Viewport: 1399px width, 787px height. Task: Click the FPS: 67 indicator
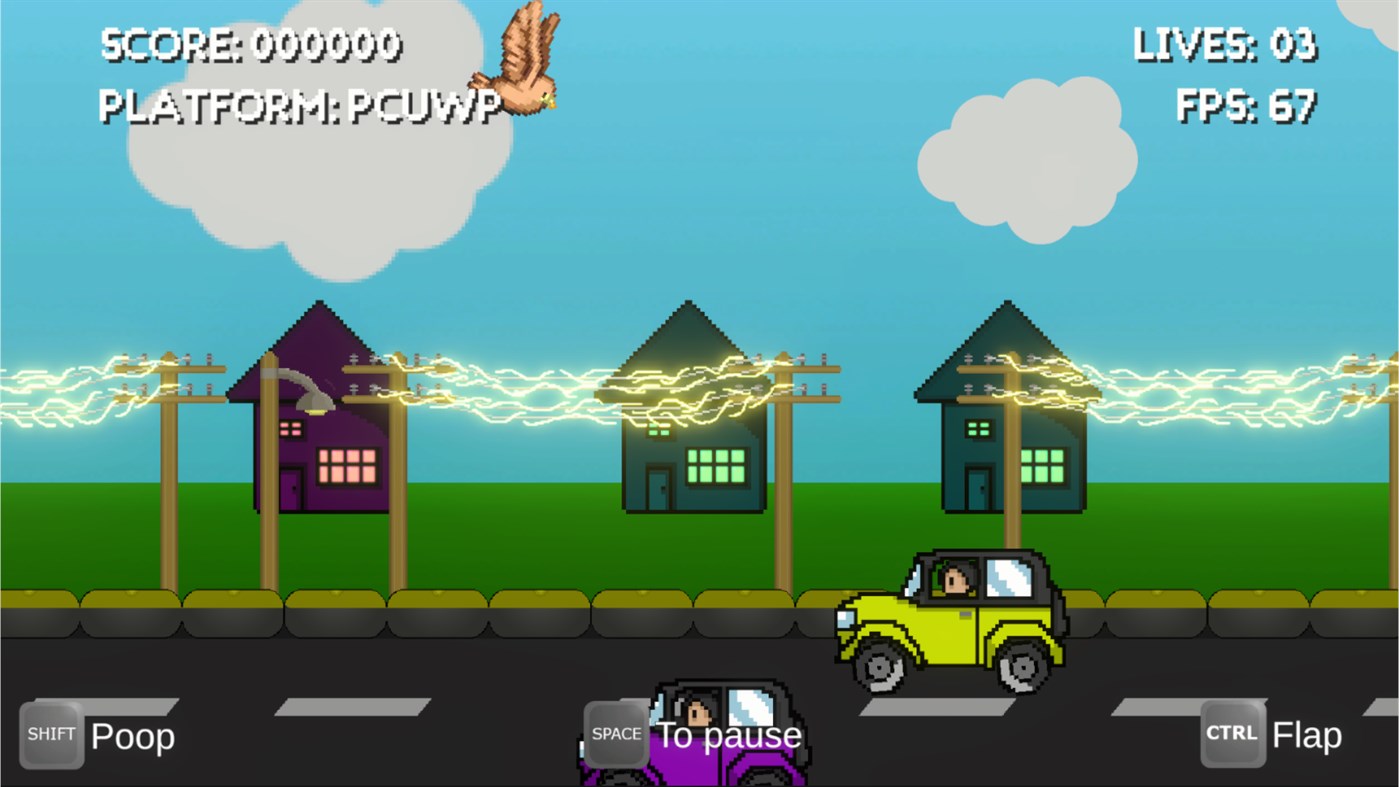[x=1247, y=107]
